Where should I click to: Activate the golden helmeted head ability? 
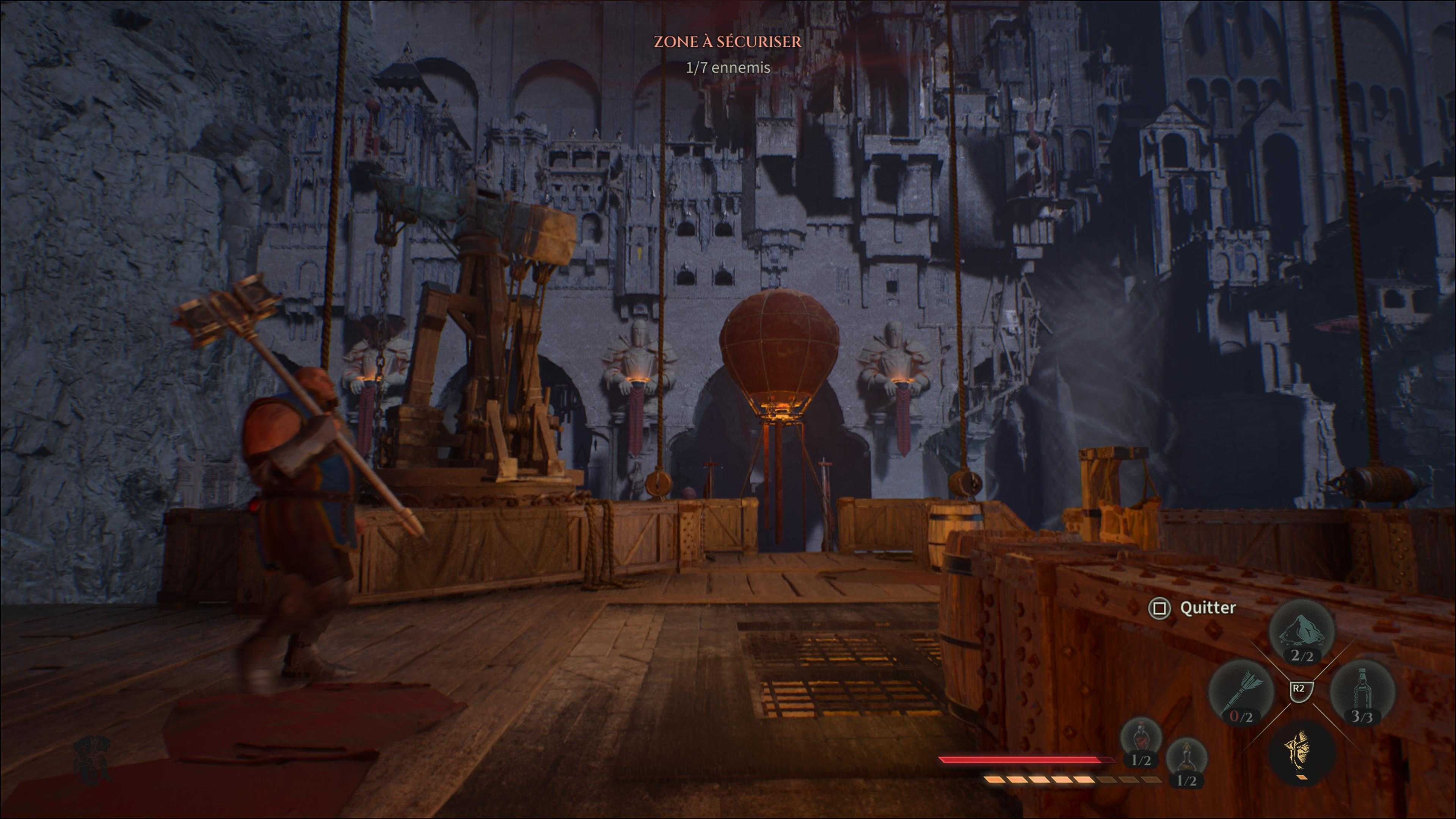(1302, 752)
